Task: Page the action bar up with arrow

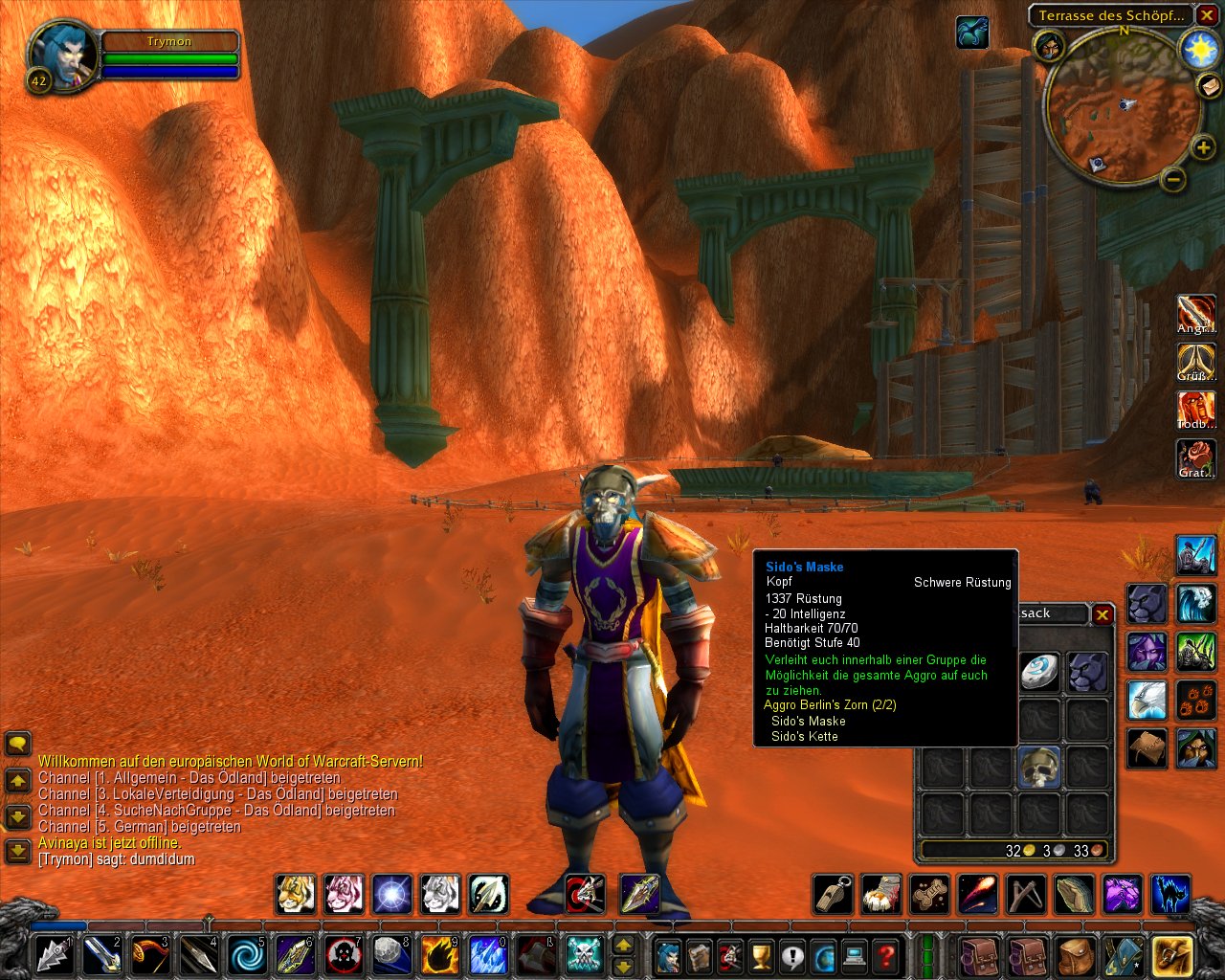Action: tap(623, 946)
